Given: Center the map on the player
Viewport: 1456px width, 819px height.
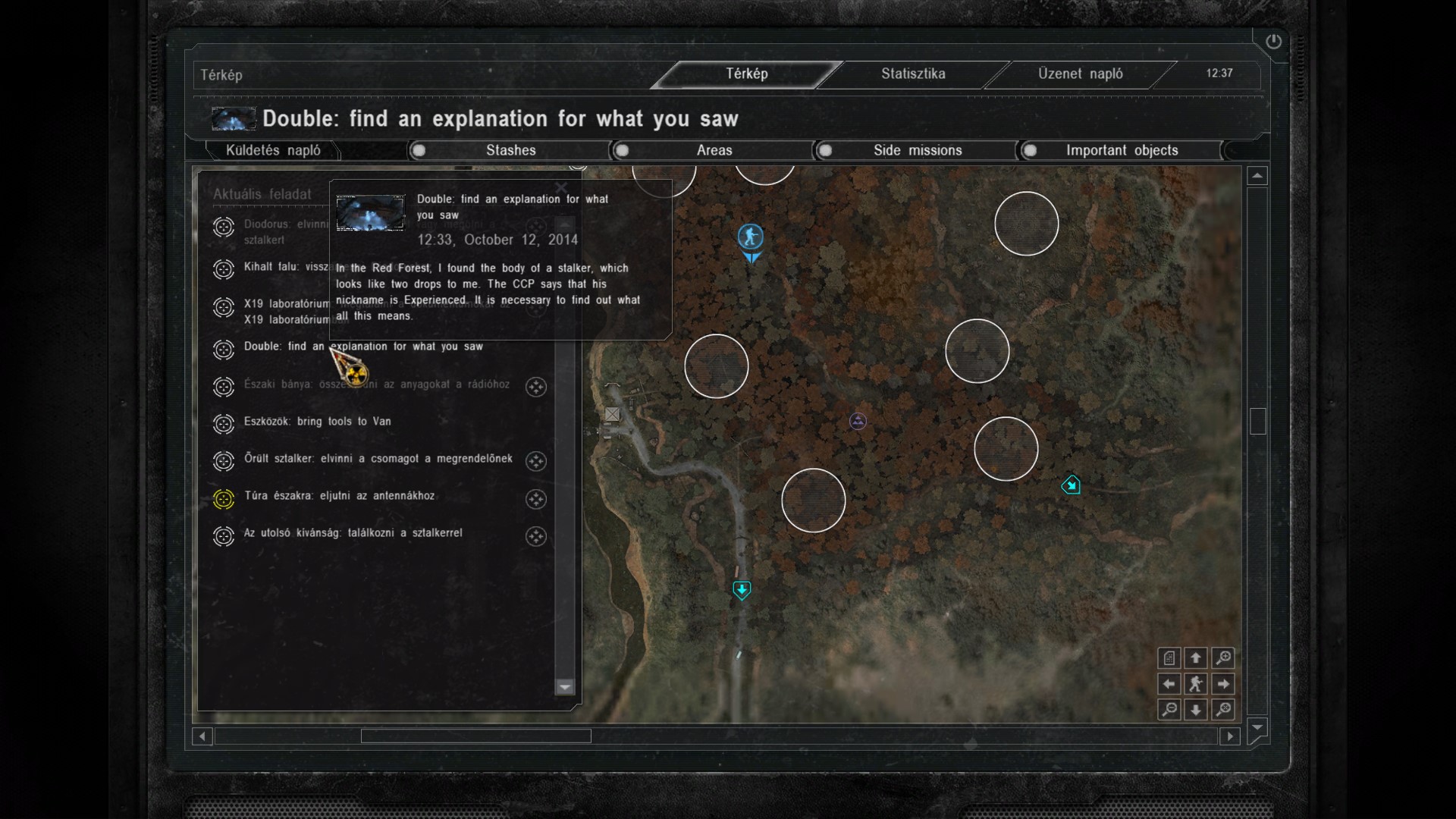Looking at the screenshot, I should point(1196,684).
